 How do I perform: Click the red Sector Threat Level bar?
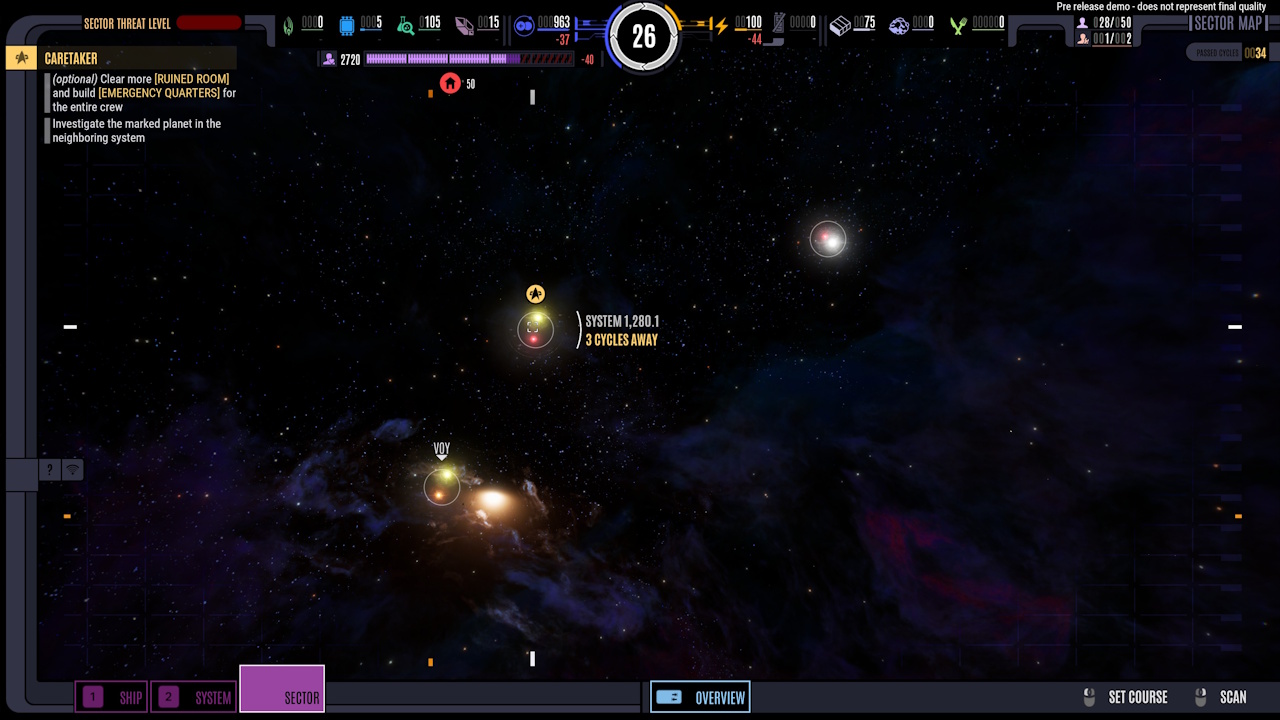coord(211,23)
